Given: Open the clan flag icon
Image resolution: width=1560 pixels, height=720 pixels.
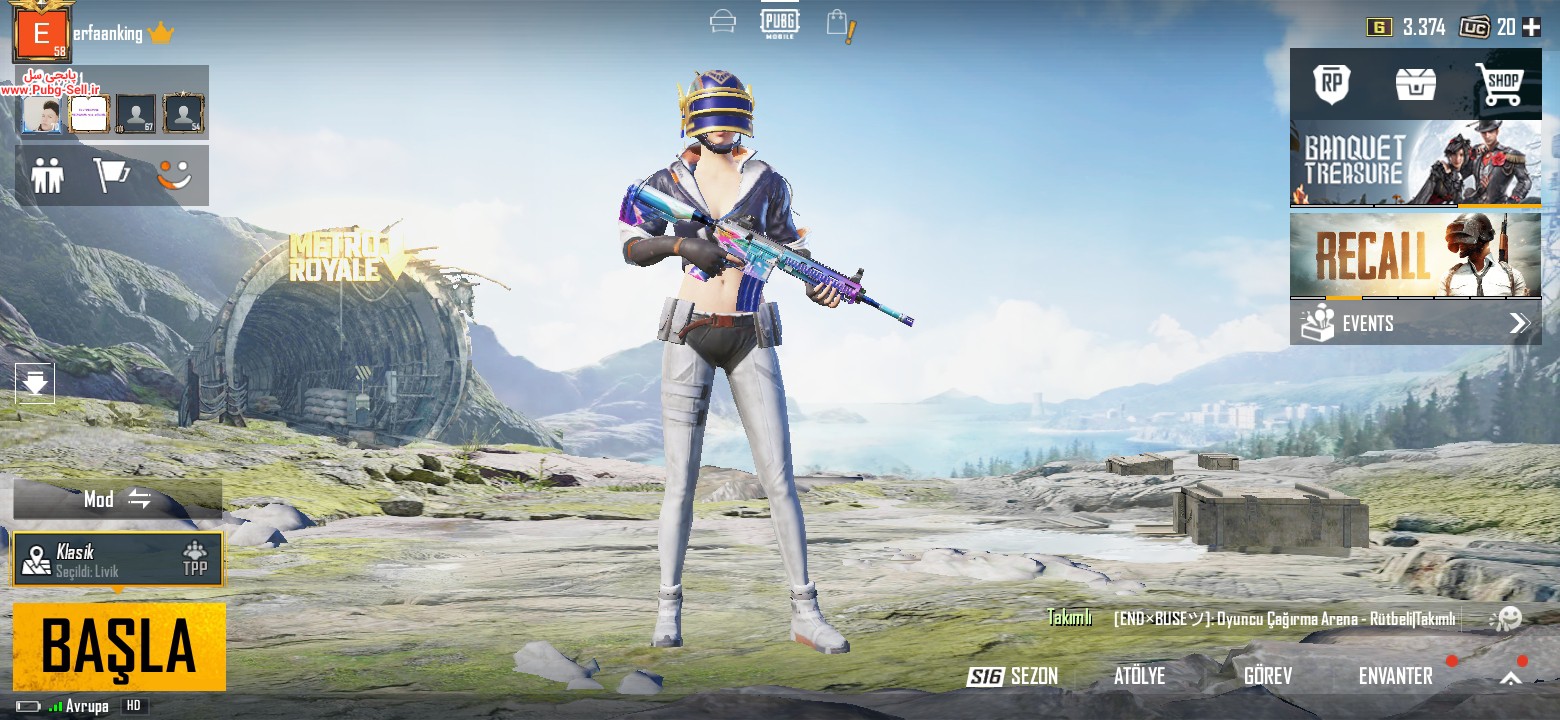Looking at the screenshot, I should (x=111, y=176).
